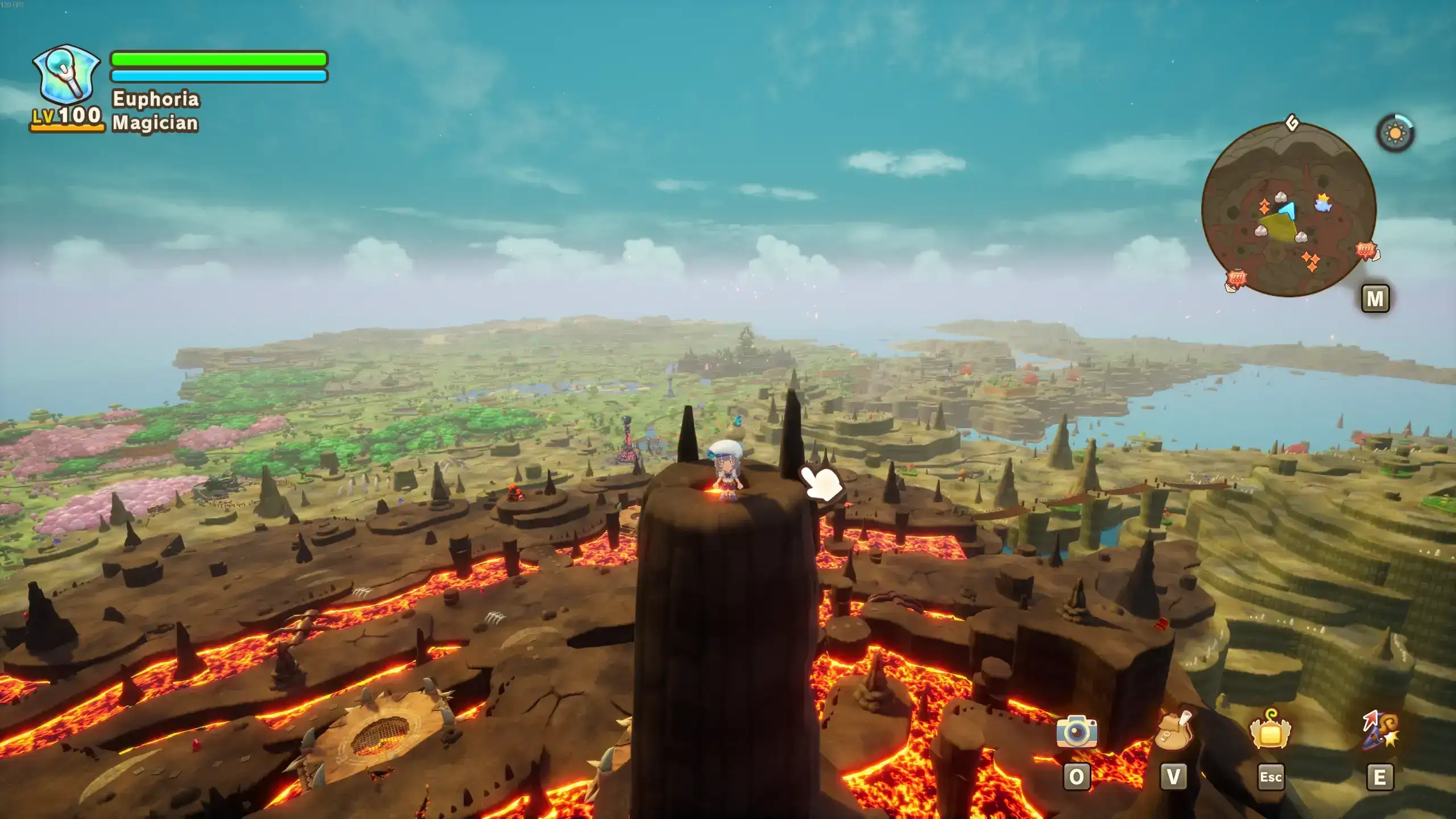Image resolution: width=1456 pixels, height=819 pixels.
Task: Click the sun time-of-day icon
Action: point(1395,134)
